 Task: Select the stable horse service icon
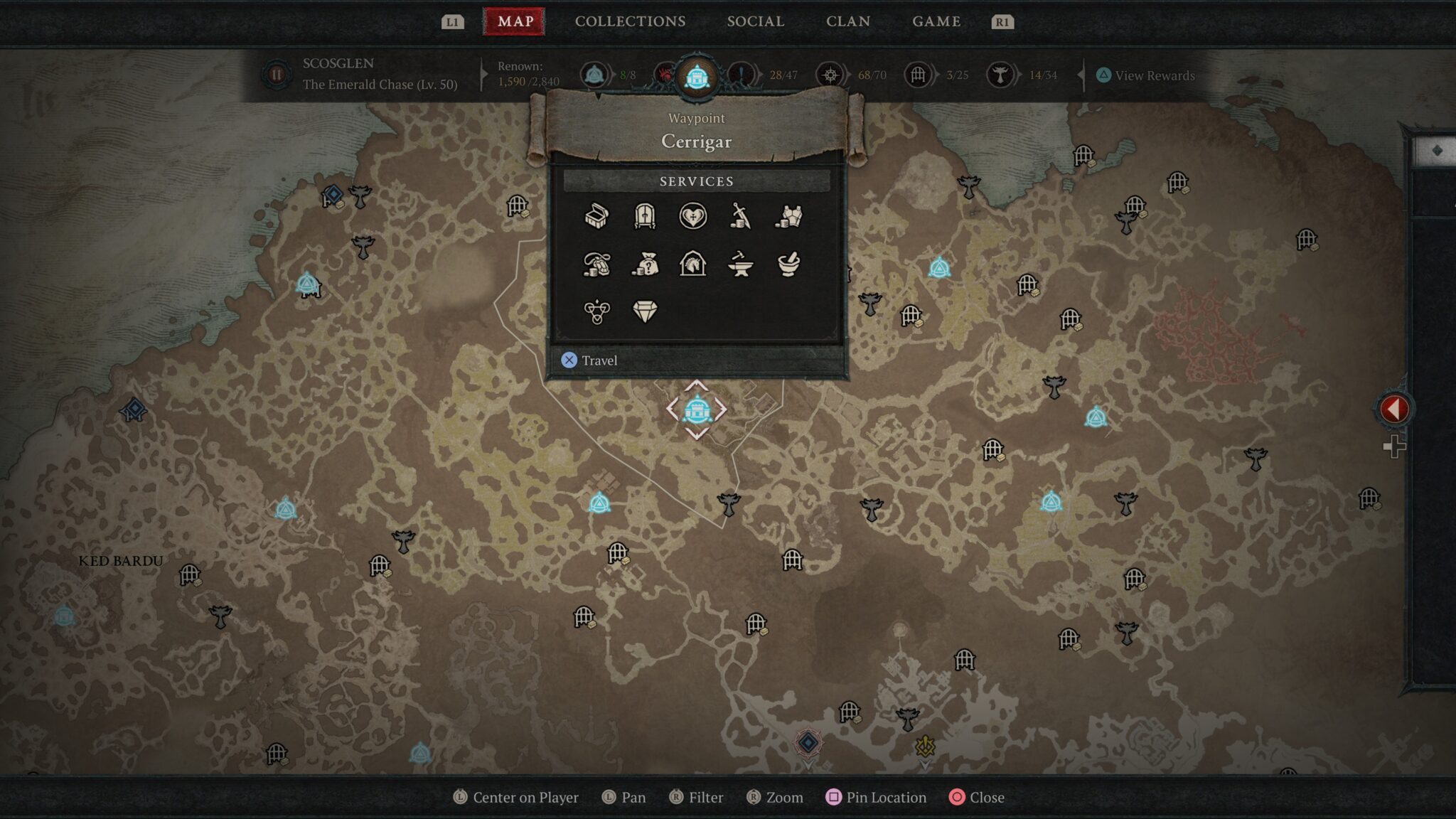pos(692,264)
